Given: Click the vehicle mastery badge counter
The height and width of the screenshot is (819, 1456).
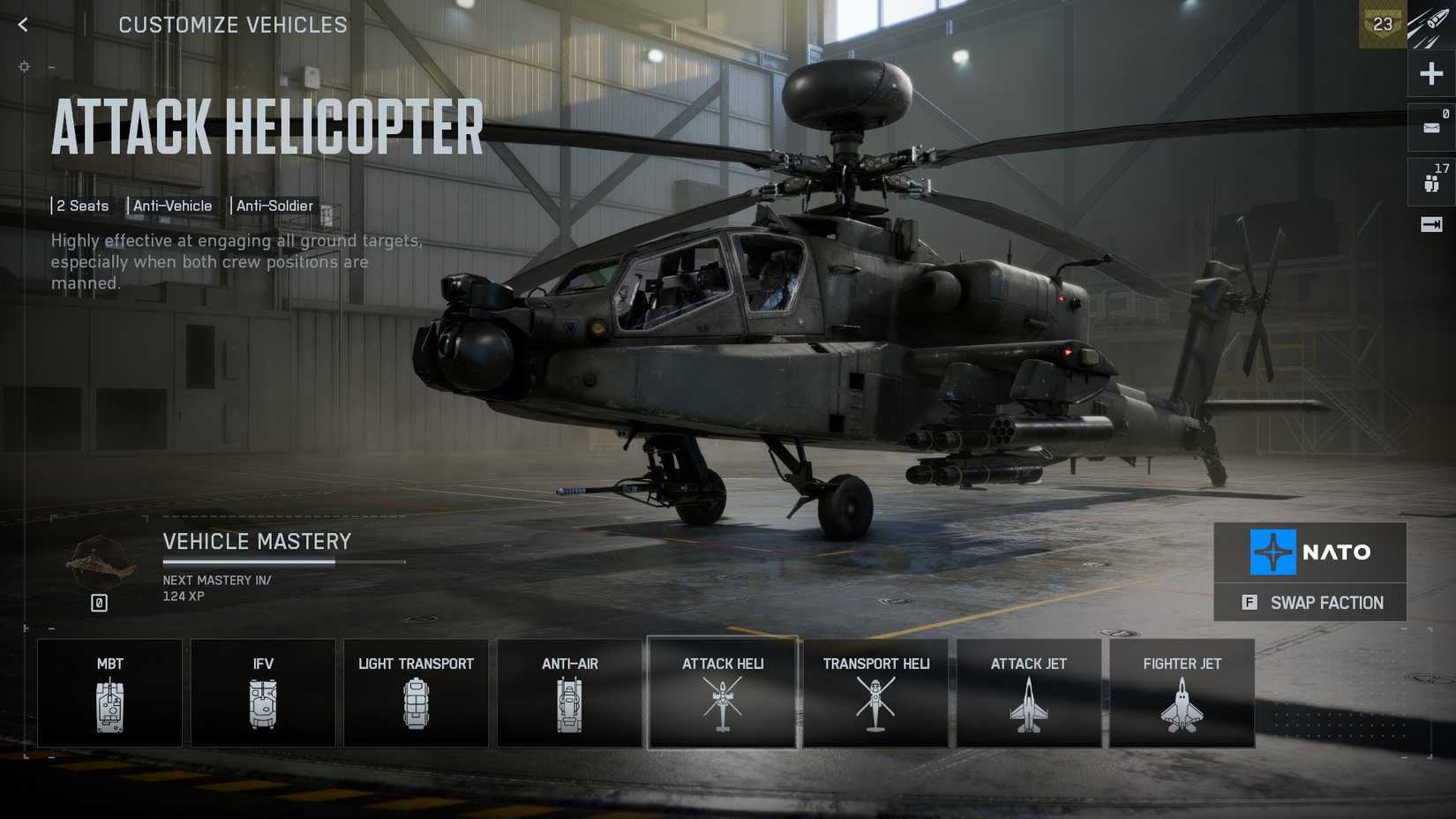Looking at the screenshot, I should 99,602.
